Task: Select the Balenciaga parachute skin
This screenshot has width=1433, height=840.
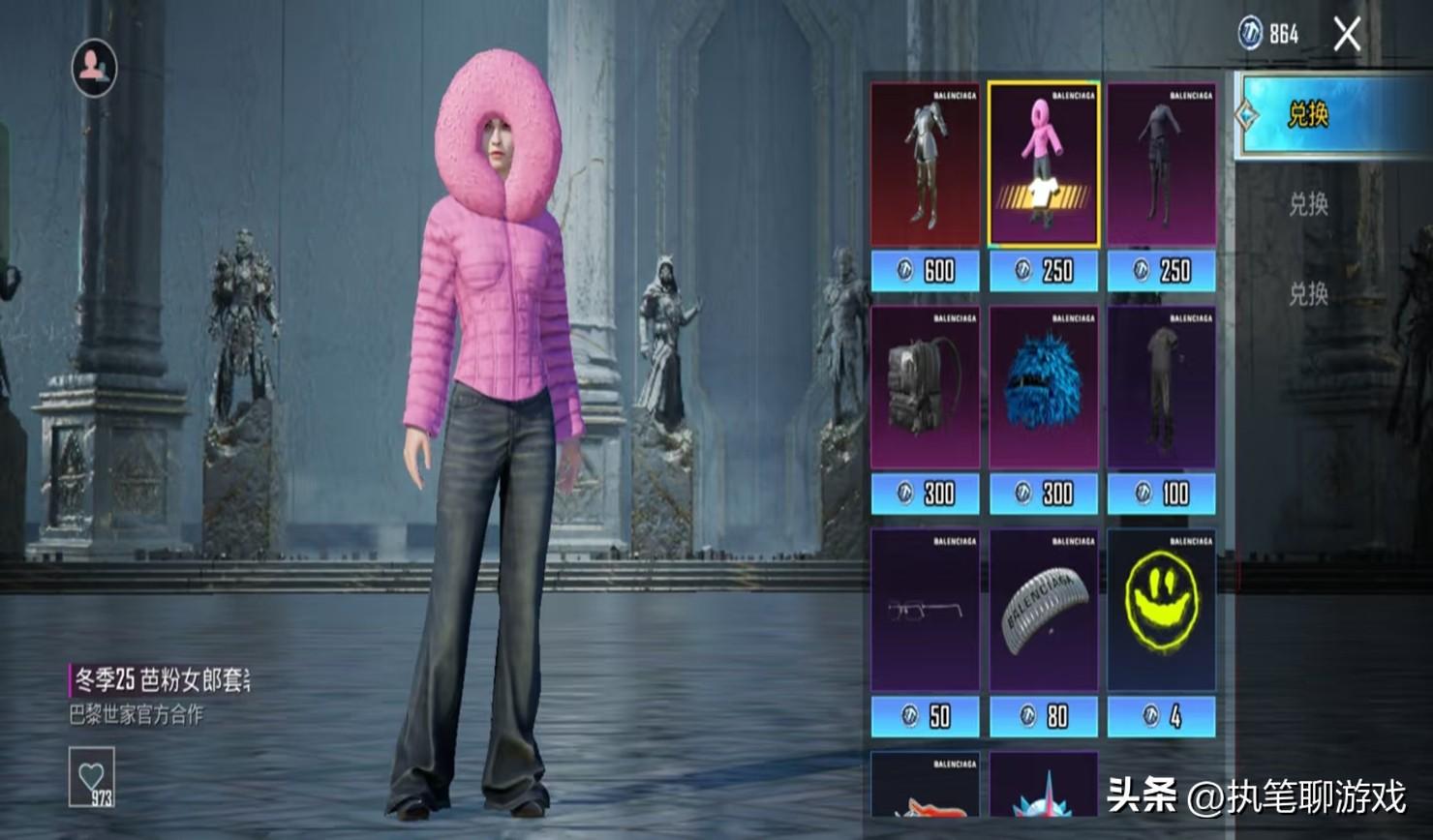Action: tap(1043, 612)
